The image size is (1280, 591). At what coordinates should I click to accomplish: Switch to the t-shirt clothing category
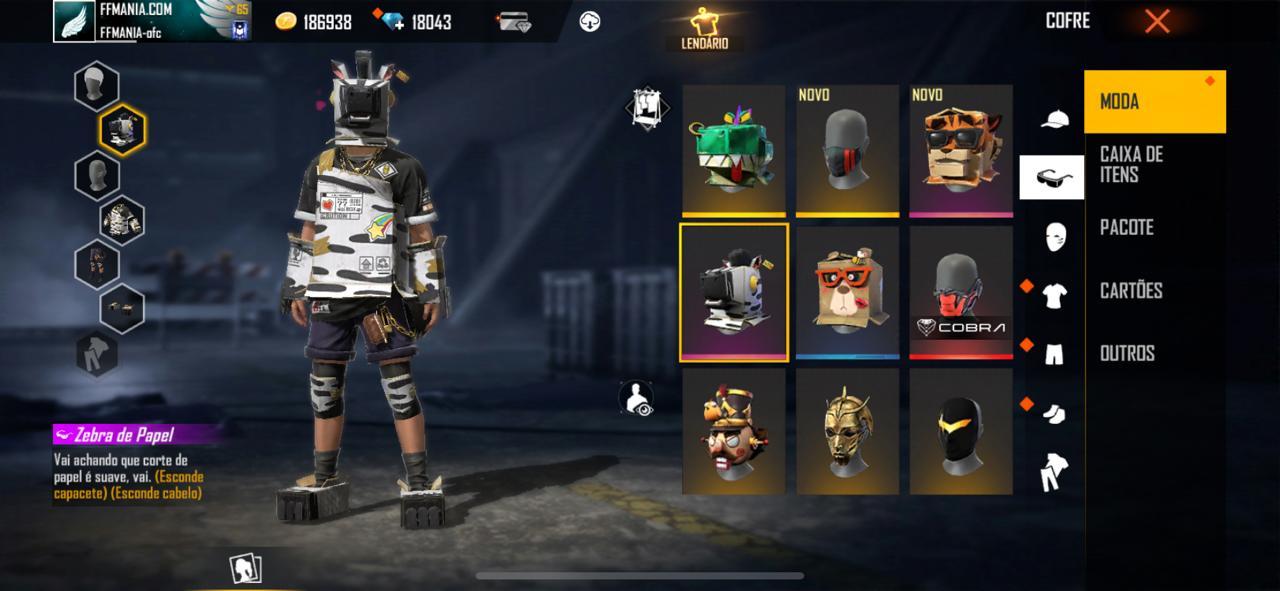point(1054,295)
